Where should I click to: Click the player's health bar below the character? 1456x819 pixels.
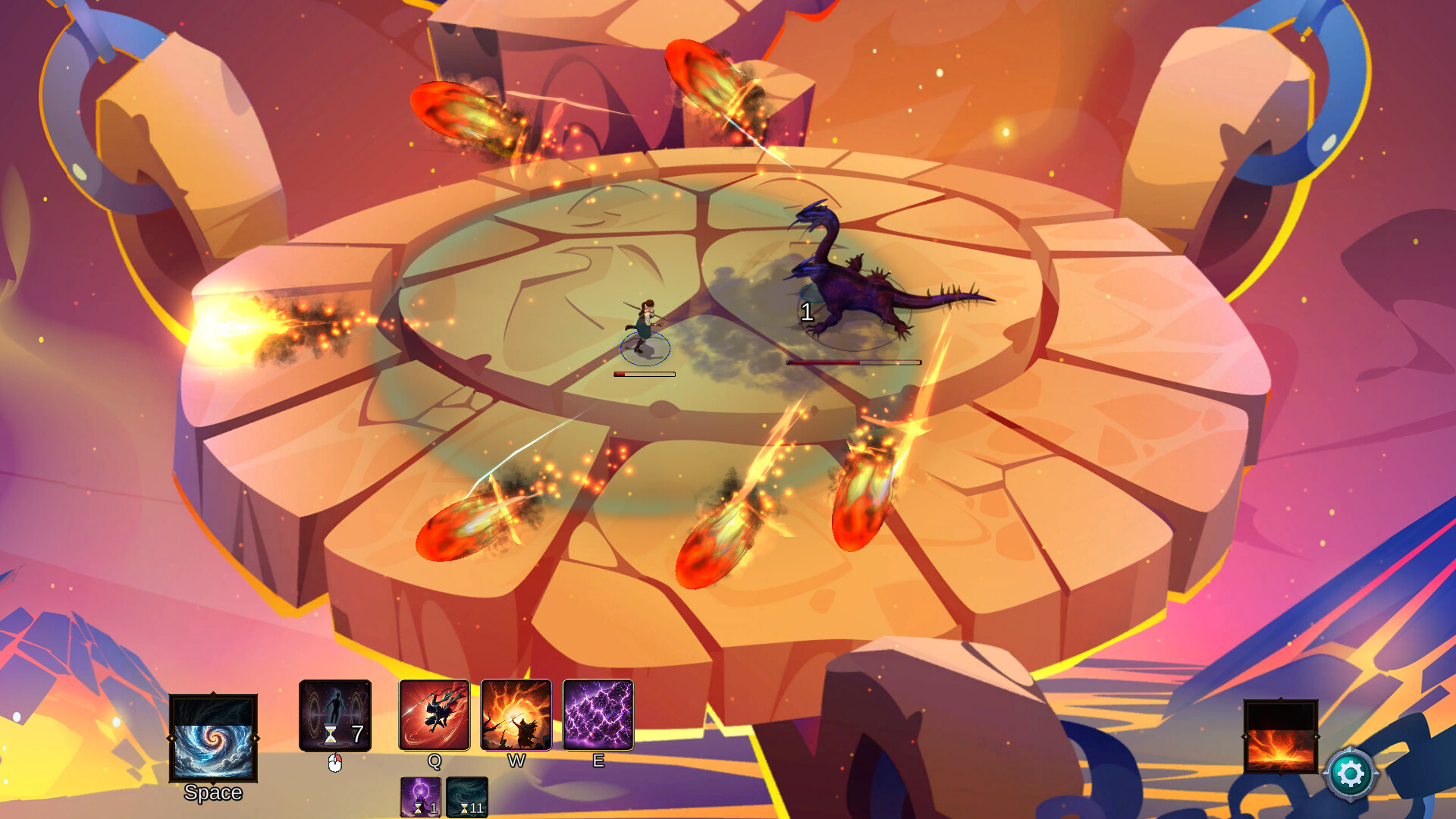(x=642, y=373)
